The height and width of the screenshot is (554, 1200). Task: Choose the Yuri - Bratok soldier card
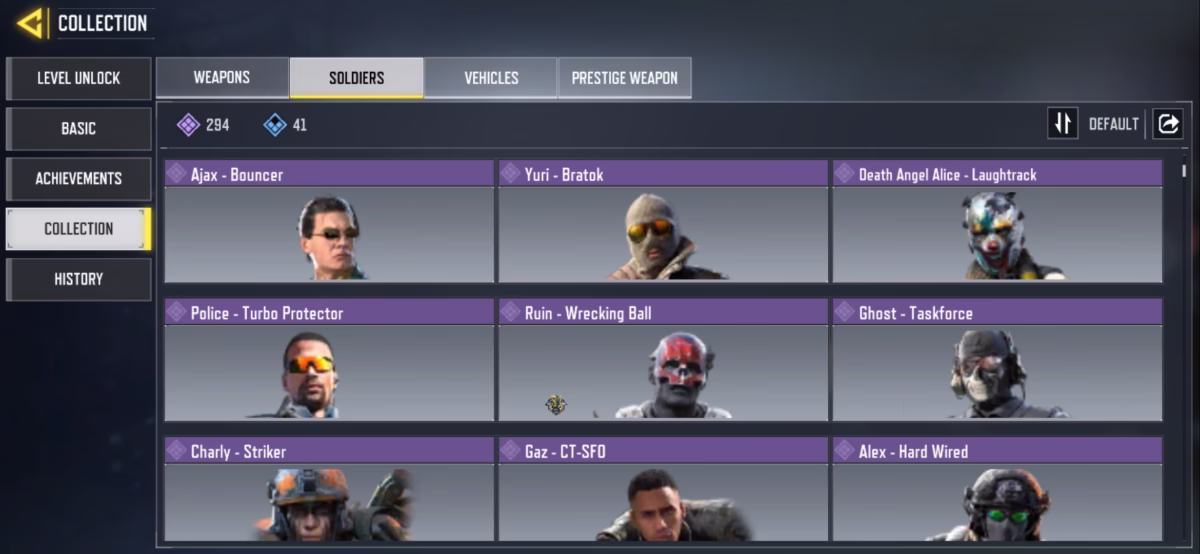point(663,222)
